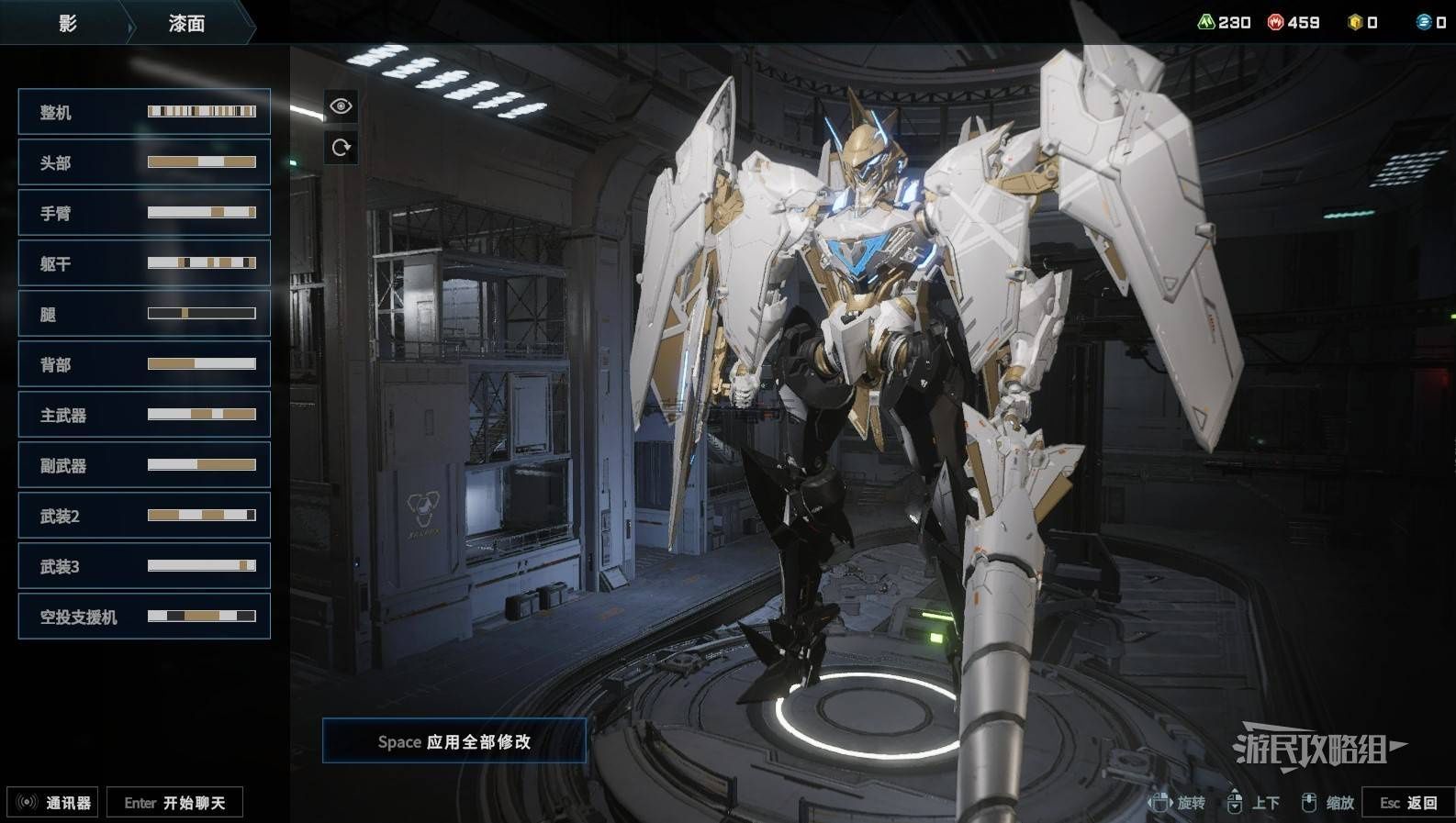This screenshot has height=823, width=1456.
Task: Select the 武装3 paint row
Action: [x=144, y=566]
